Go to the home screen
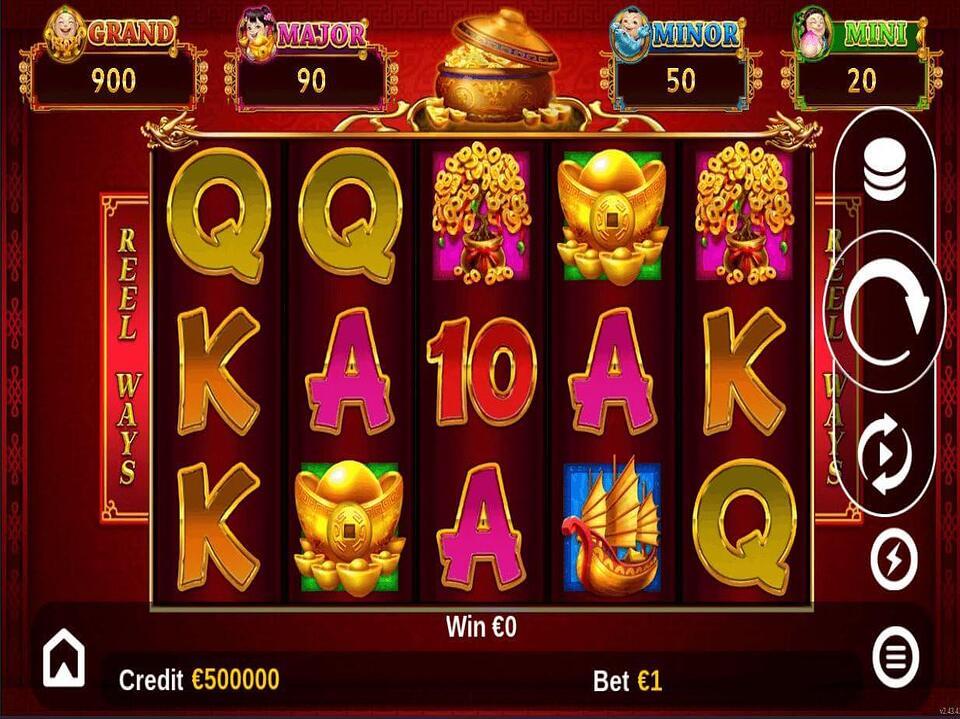Viewport: 960px width, 719px height. point(63,661)
